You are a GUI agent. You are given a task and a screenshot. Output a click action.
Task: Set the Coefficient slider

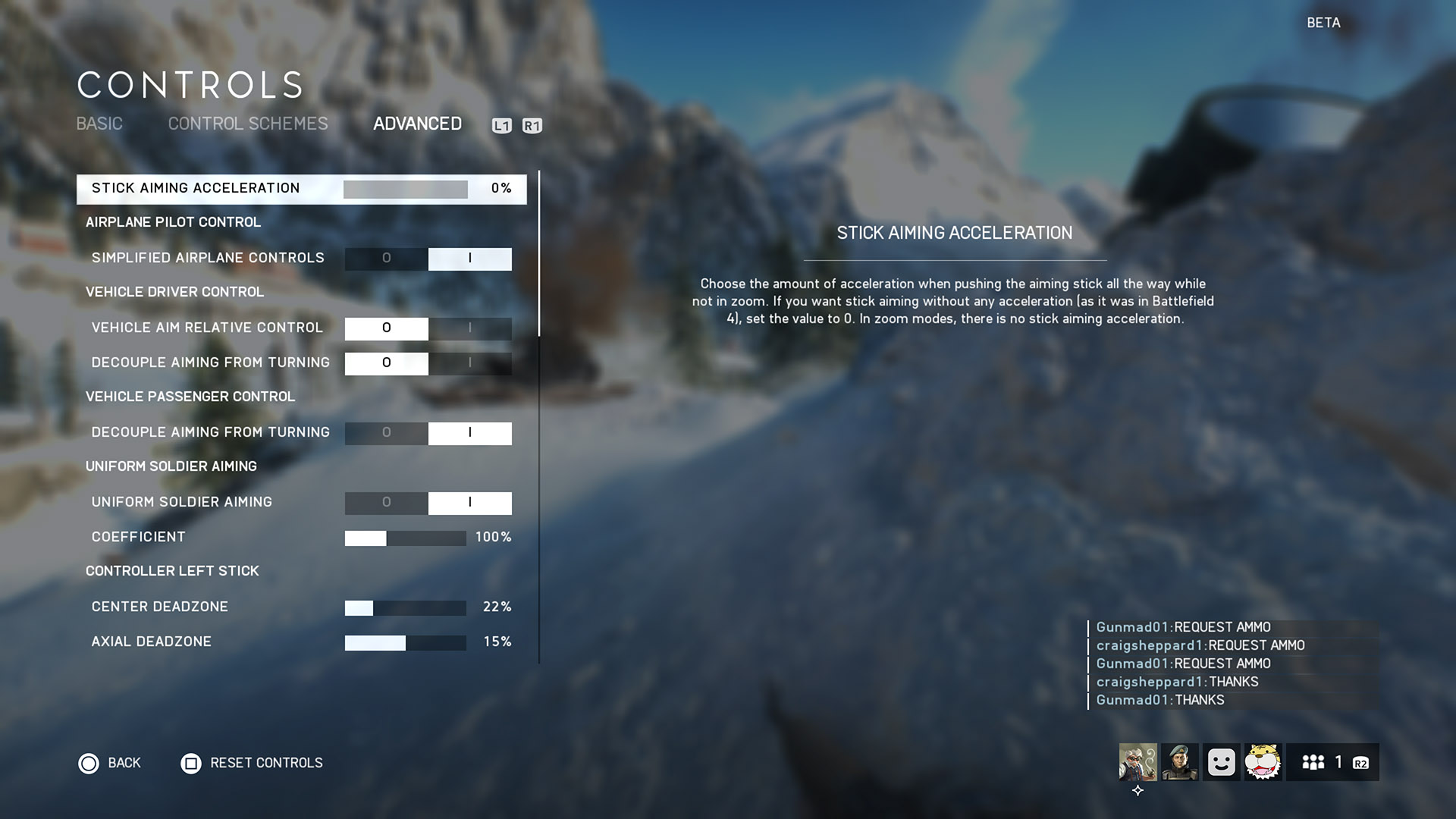pyautogui.click(x=405, y=538)
